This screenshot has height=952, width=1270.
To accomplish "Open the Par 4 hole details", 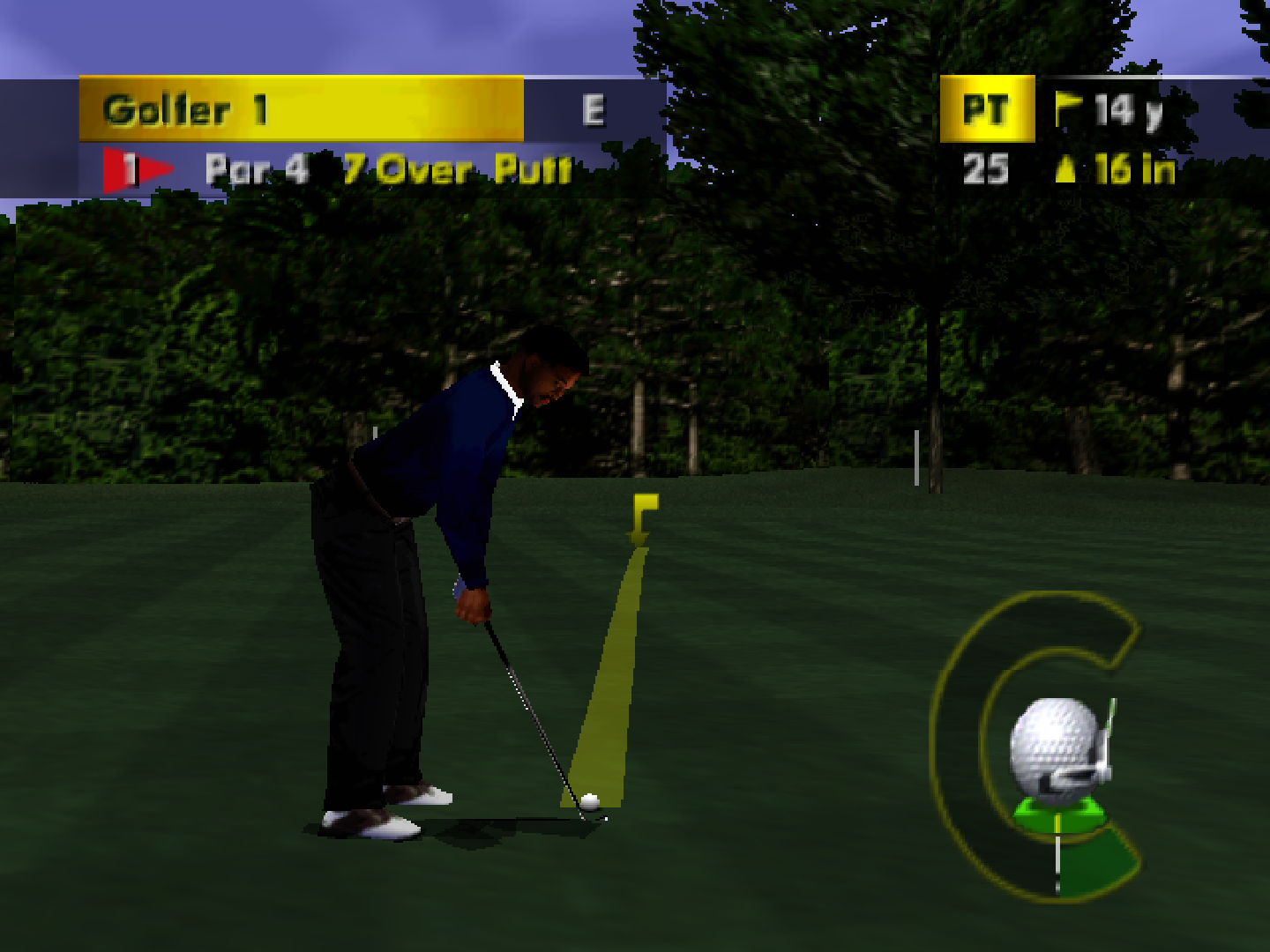I will [256, 169].
